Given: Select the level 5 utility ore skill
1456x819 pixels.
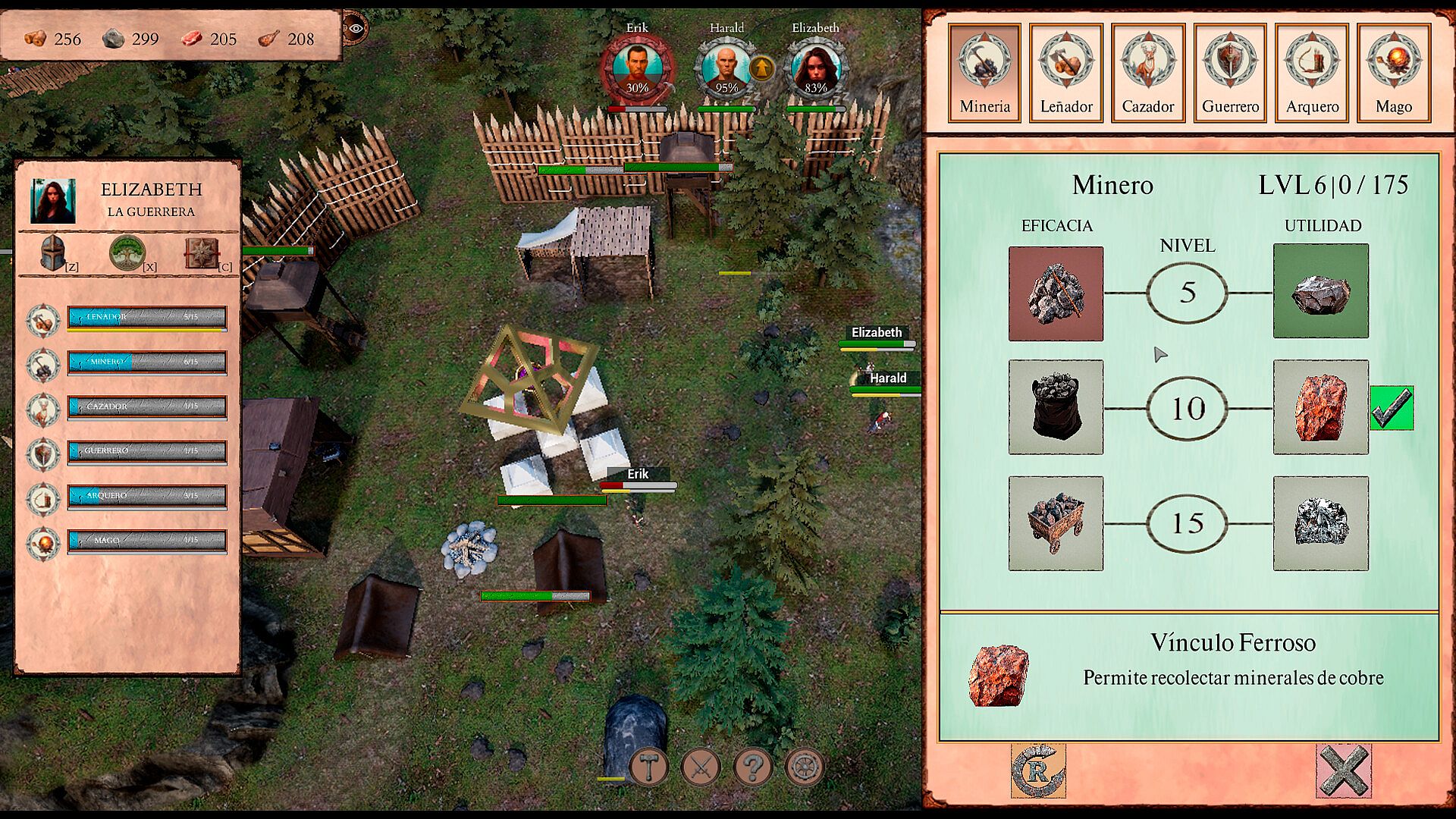Looking at the screenshot, I should tap(1320, 291).
